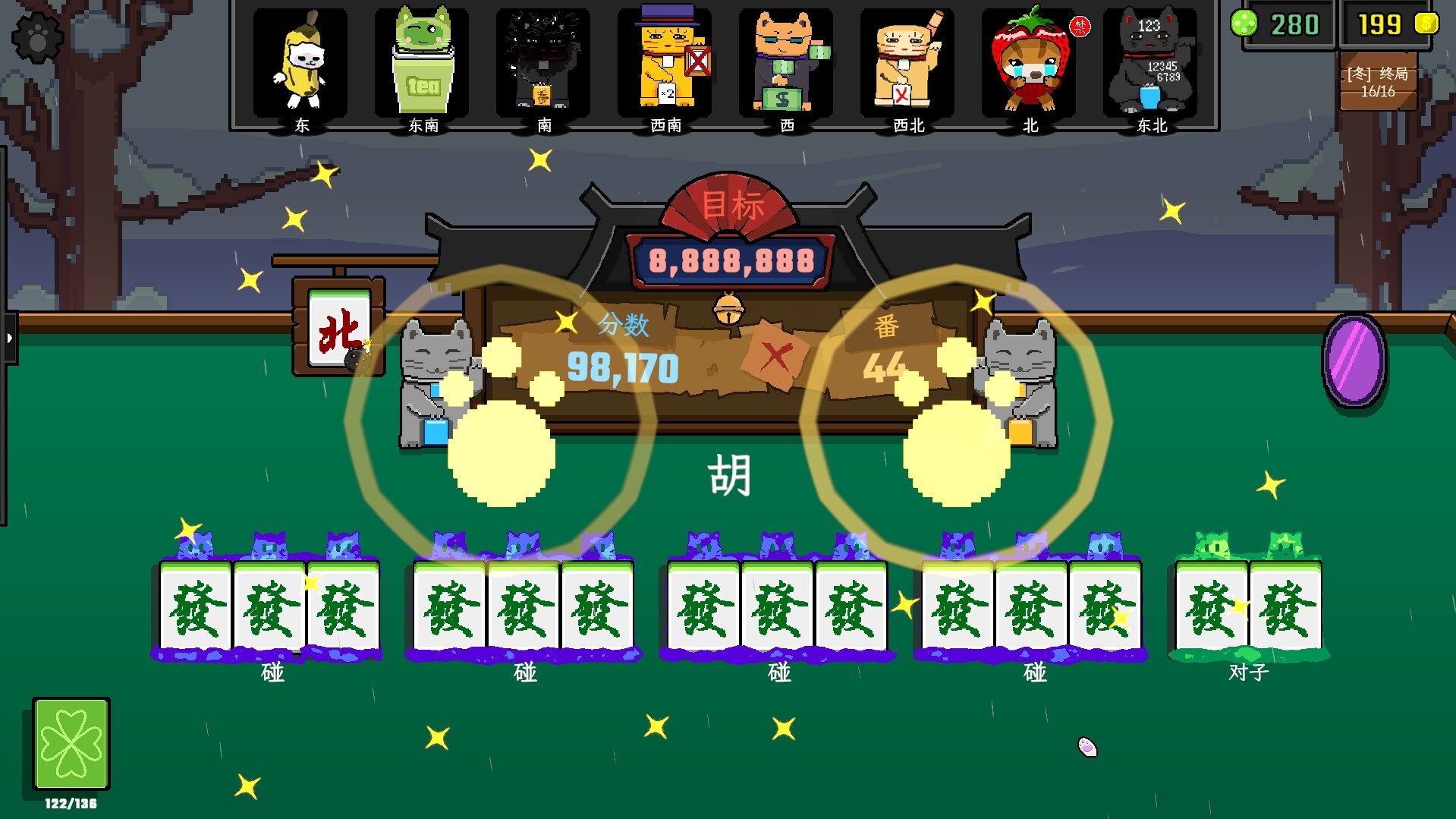This screenshot has width=1456, height=819.
Task: Expand the [冬] 终局 16/16 round plaque
Action: click(1378, 80)
